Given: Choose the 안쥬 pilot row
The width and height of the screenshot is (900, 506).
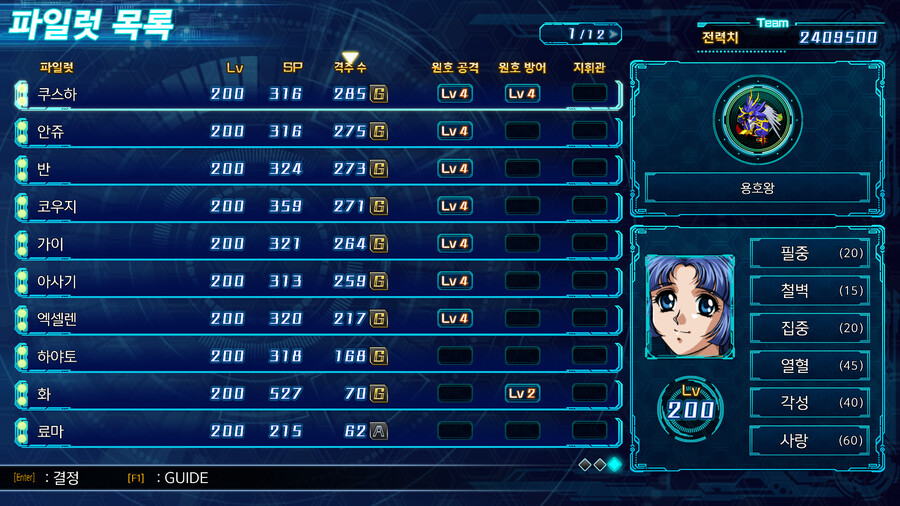Looking at the screenshot, I should tap(51, 132).
